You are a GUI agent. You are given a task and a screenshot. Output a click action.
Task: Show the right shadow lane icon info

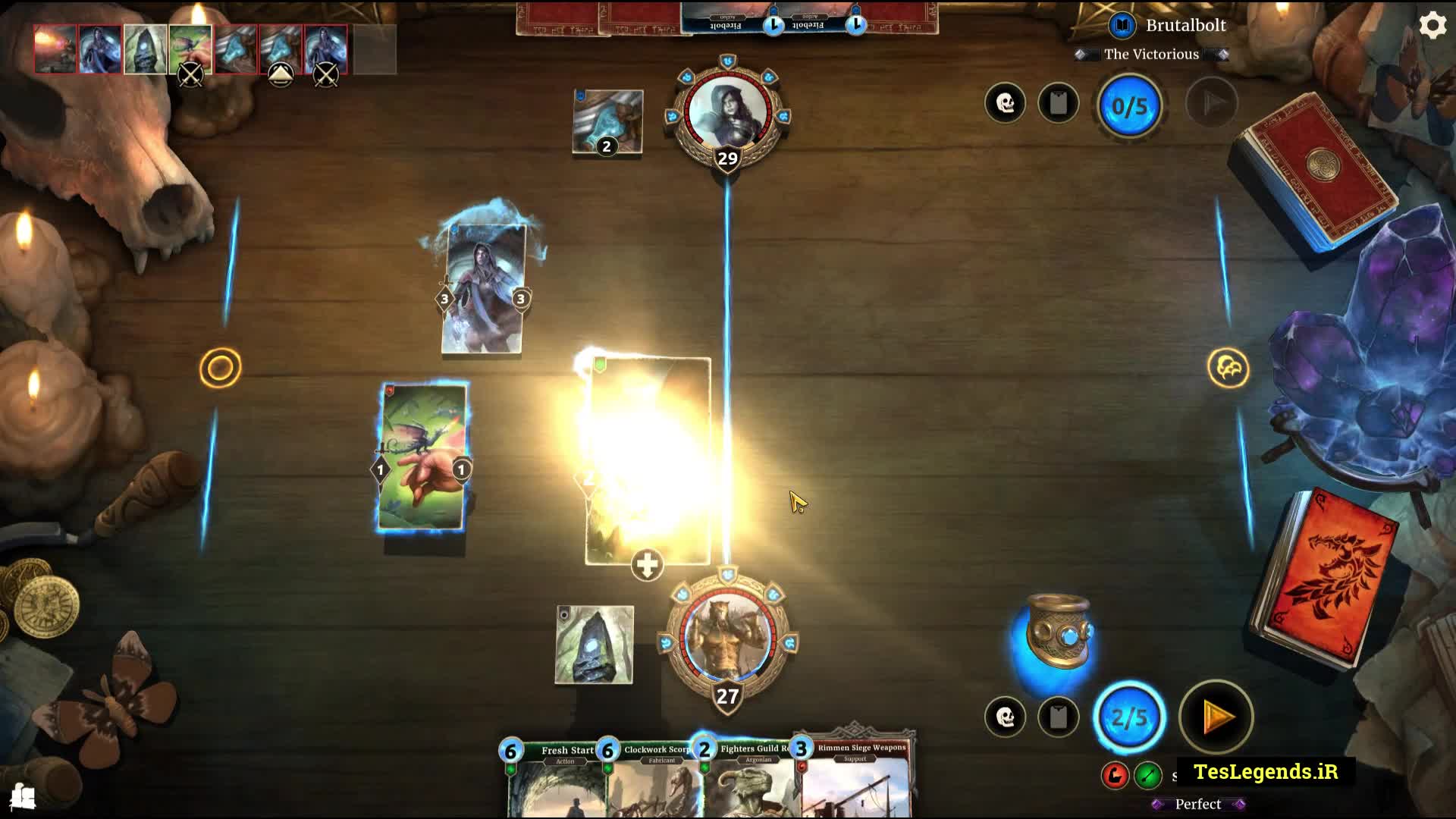[x=1228, y=369]
